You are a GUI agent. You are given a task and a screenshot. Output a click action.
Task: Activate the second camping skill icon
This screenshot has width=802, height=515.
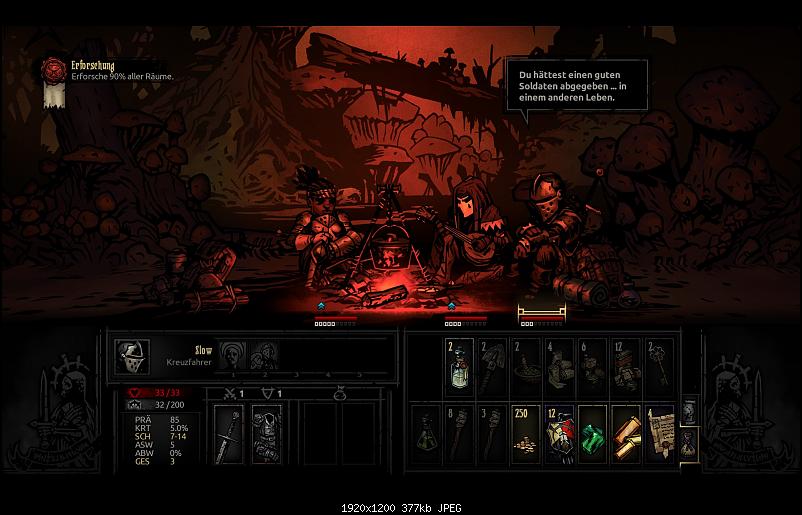tap(263, 355)
